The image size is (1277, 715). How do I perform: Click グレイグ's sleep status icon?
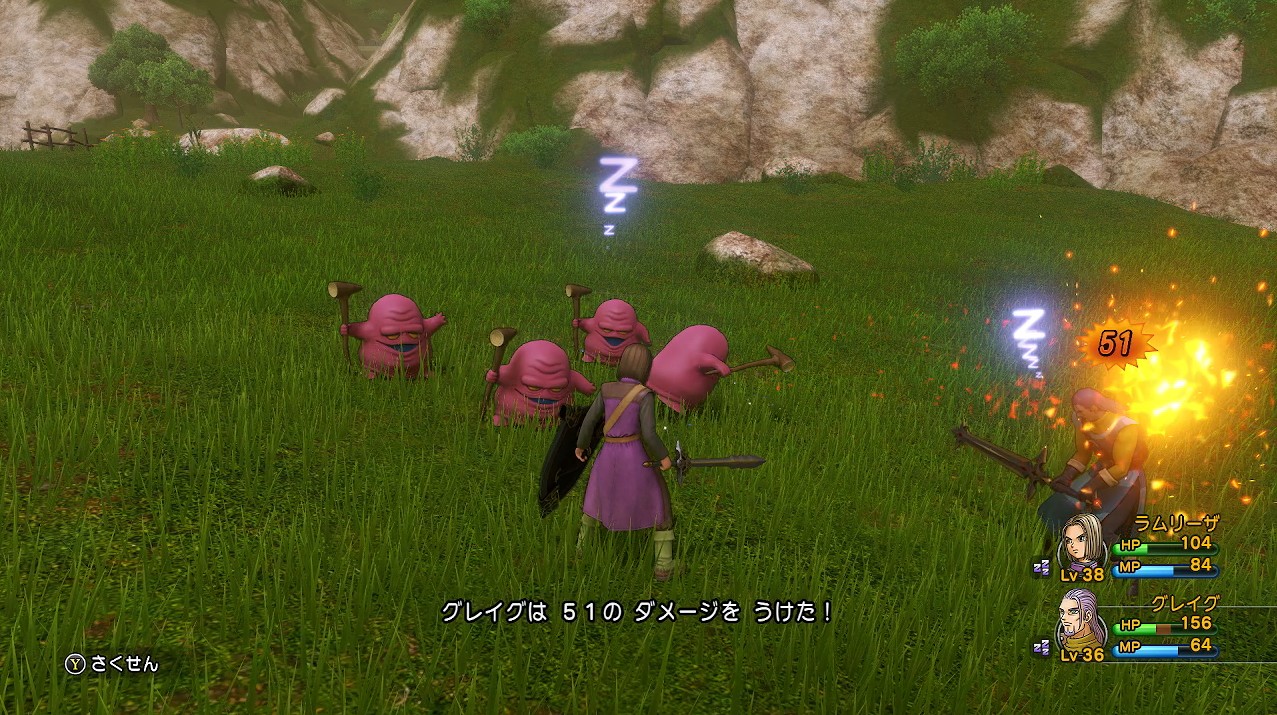1042,647
